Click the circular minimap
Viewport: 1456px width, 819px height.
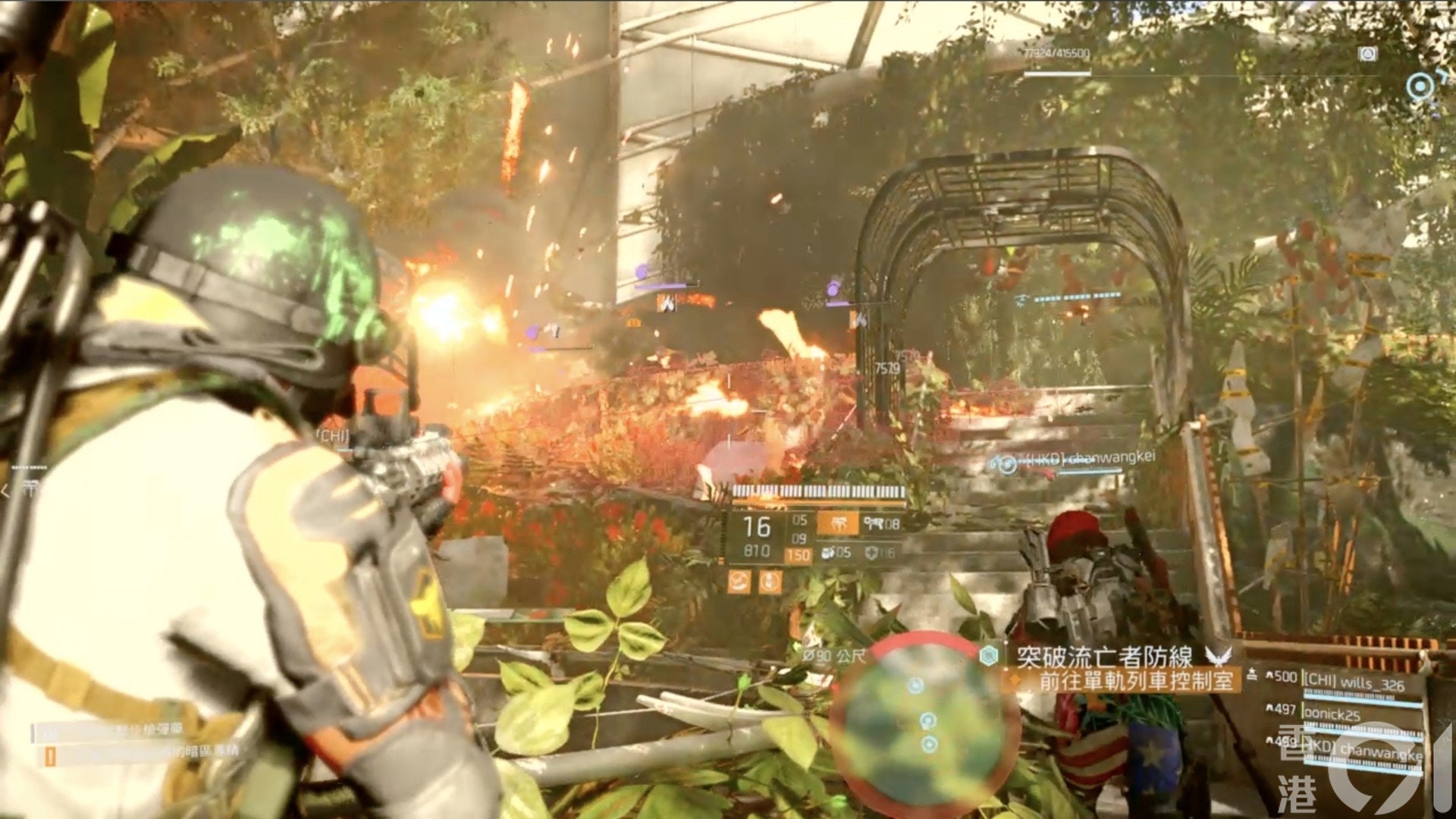[925, 723]
